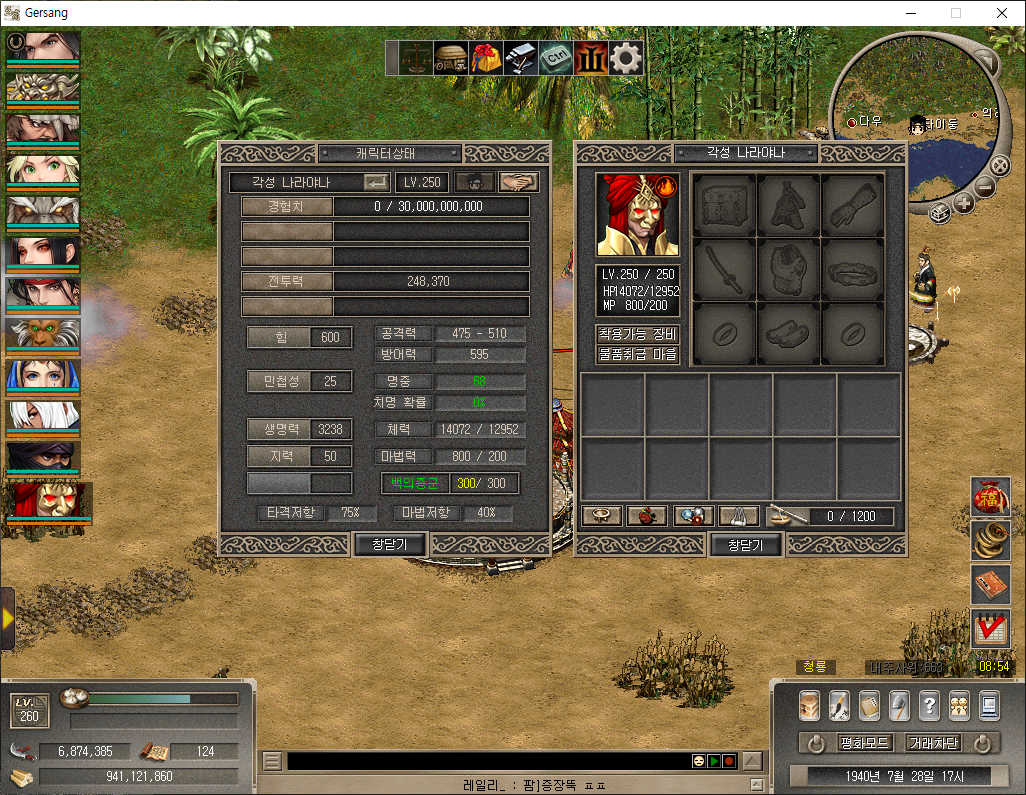Screen dimensions: 1026x795
Task: Click the potion filter icon in inventory
Action: tap(647, 516)
